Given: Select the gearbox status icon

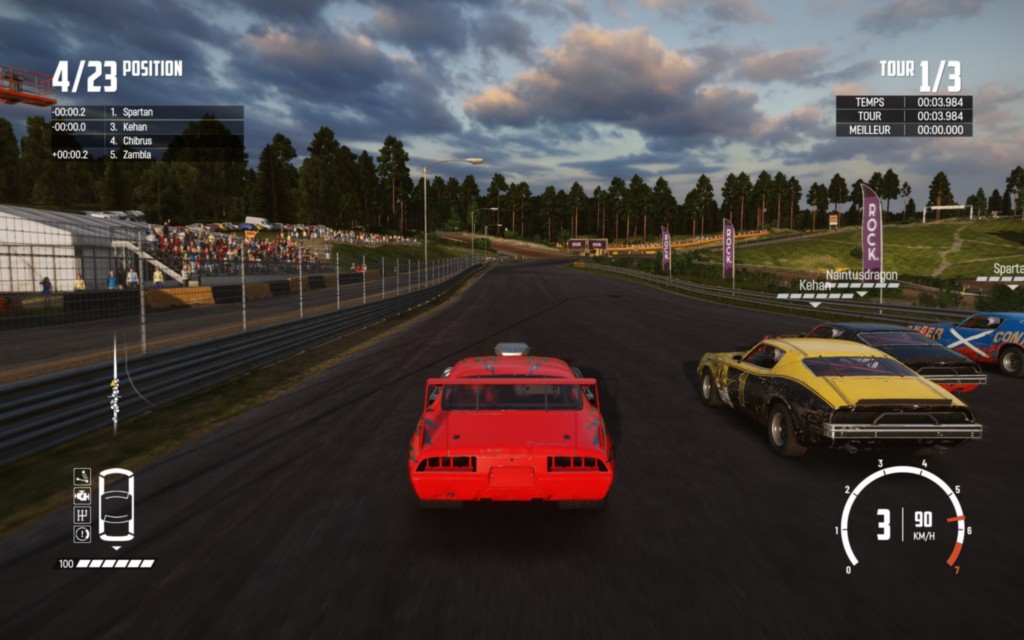Looking at the screenshot, I should pos(82,514).
